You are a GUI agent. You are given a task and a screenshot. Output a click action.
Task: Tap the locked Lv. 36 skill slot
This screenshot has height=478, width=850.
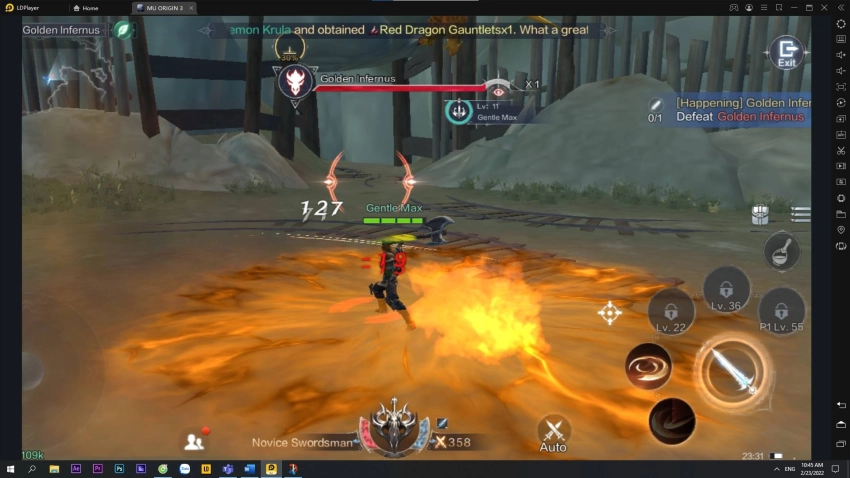(x=726, y=289)
